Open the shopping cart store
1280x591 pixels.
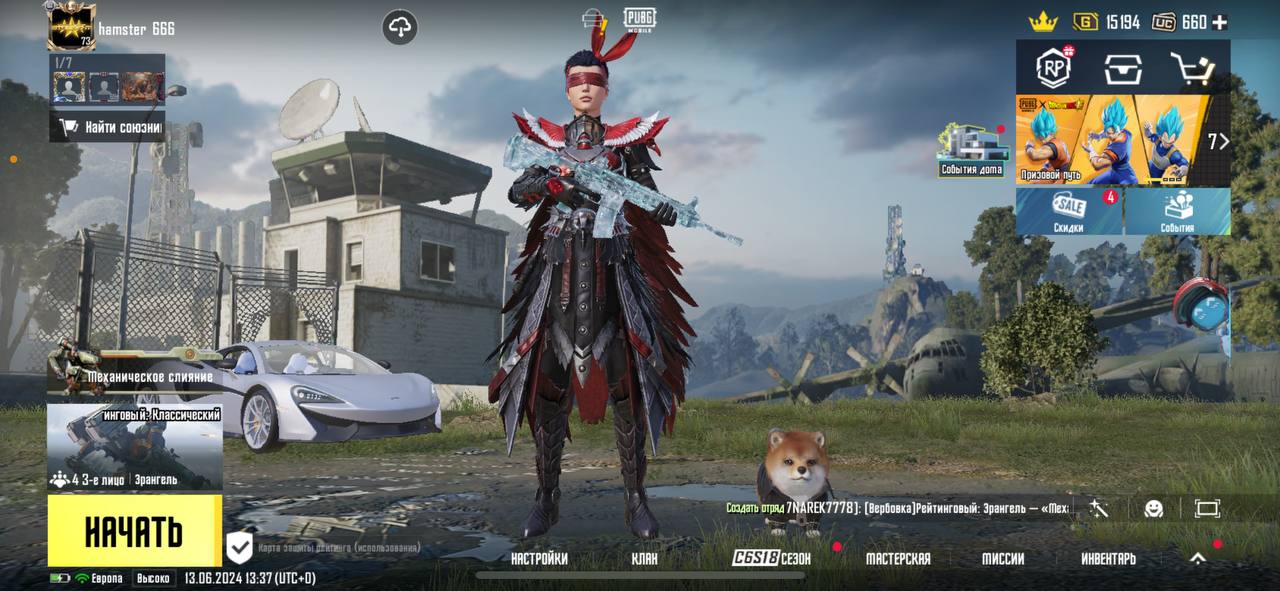[x=1192, y=68]
